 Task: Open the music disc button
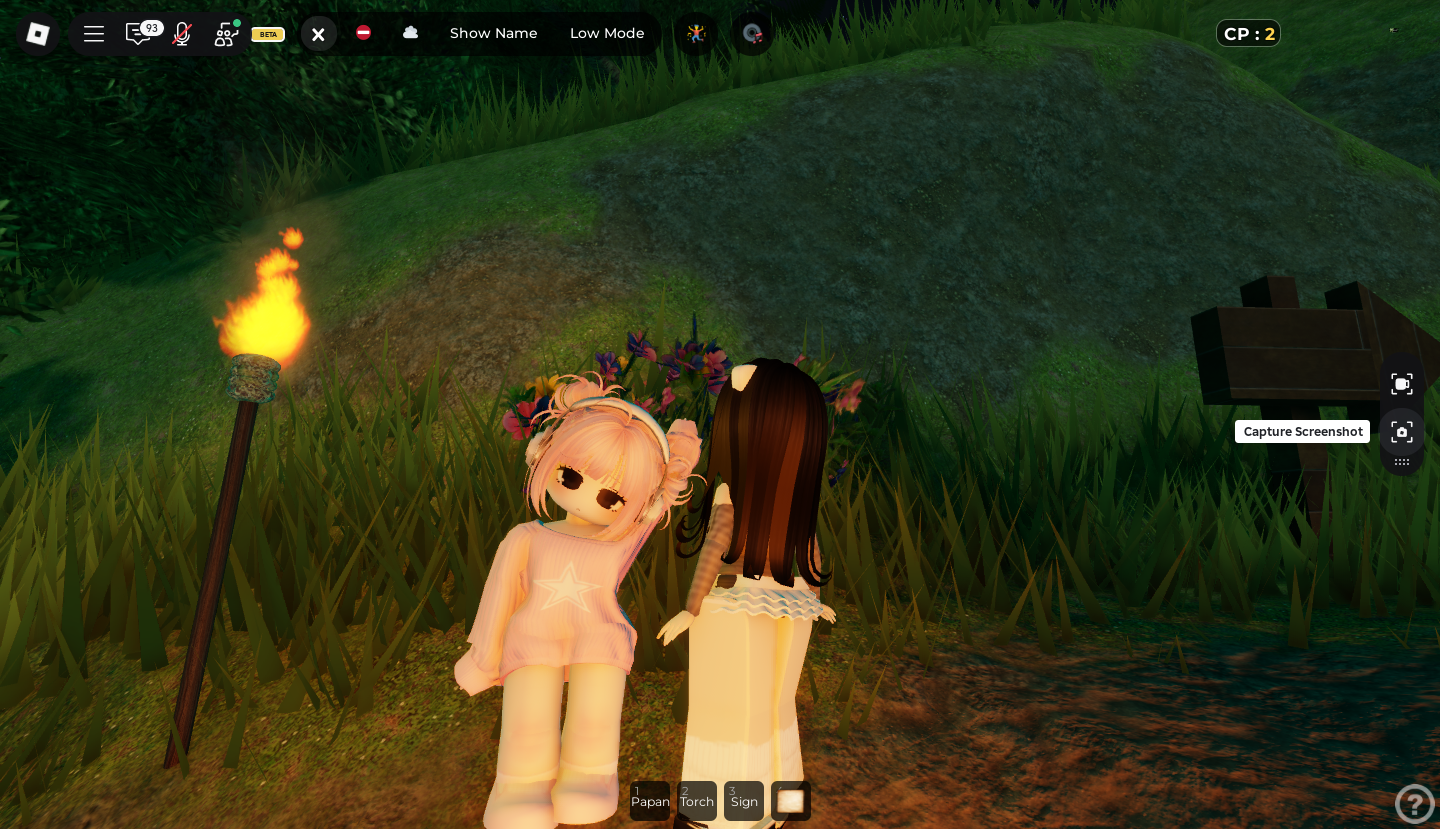click(x=753, y=33)
